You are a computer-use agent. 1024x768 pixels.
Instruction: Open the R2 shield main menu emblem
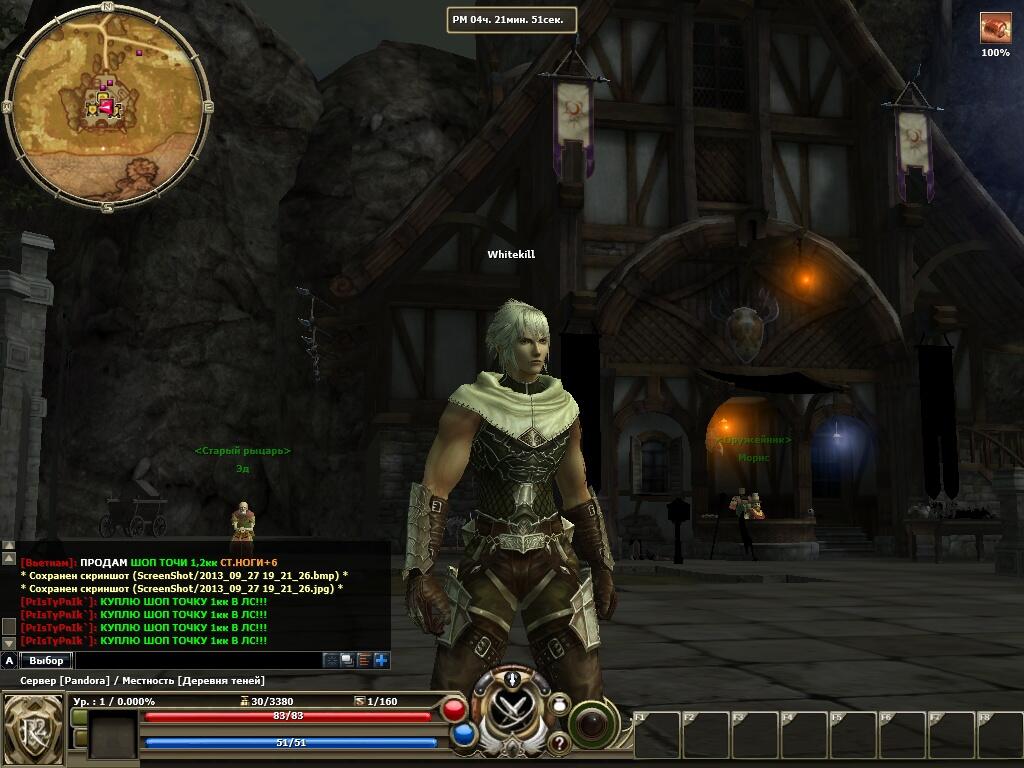31,725
